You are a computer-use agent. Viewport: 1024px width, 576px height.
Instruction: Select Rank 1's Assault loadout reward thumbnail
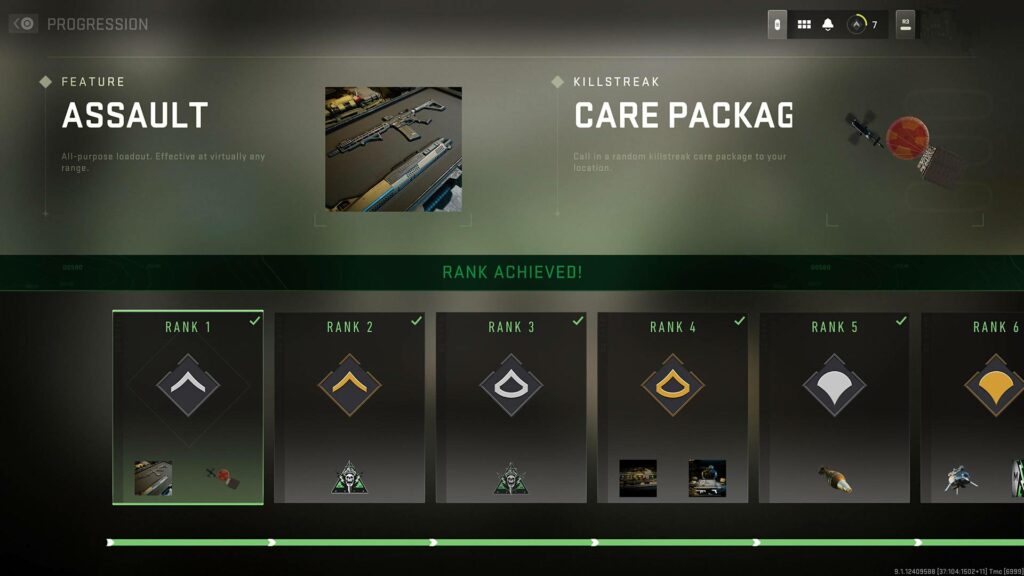(x=153, y=478)
